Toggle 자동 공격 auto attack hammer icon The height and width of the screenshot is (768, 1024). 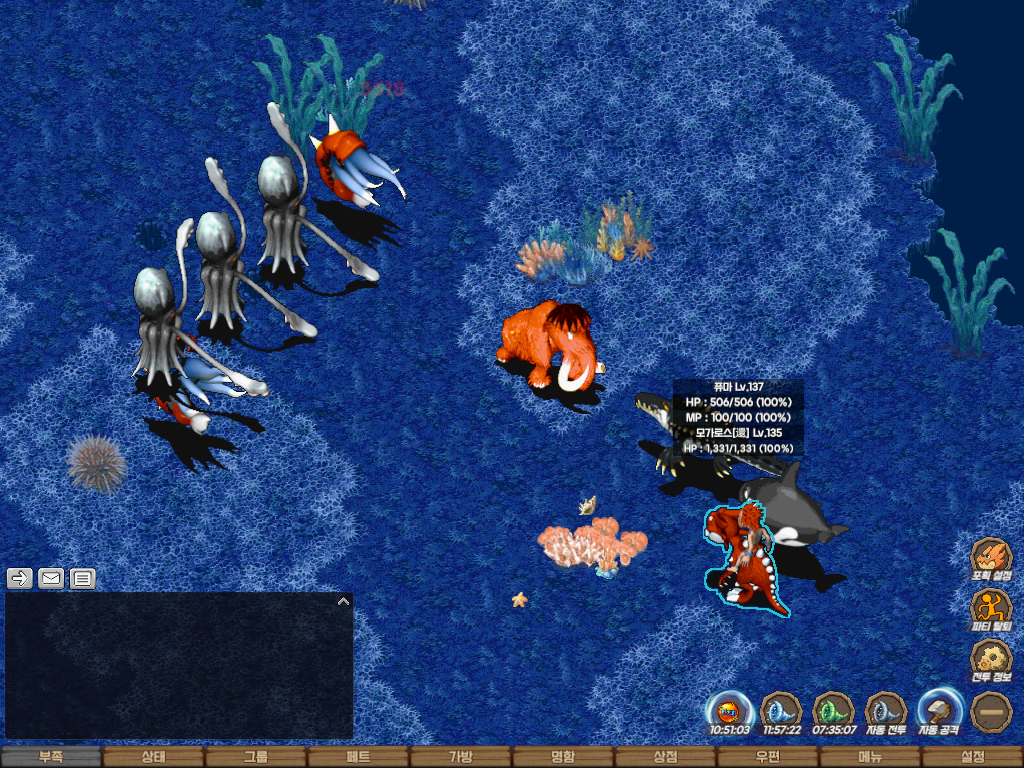[x=939, y=711]
